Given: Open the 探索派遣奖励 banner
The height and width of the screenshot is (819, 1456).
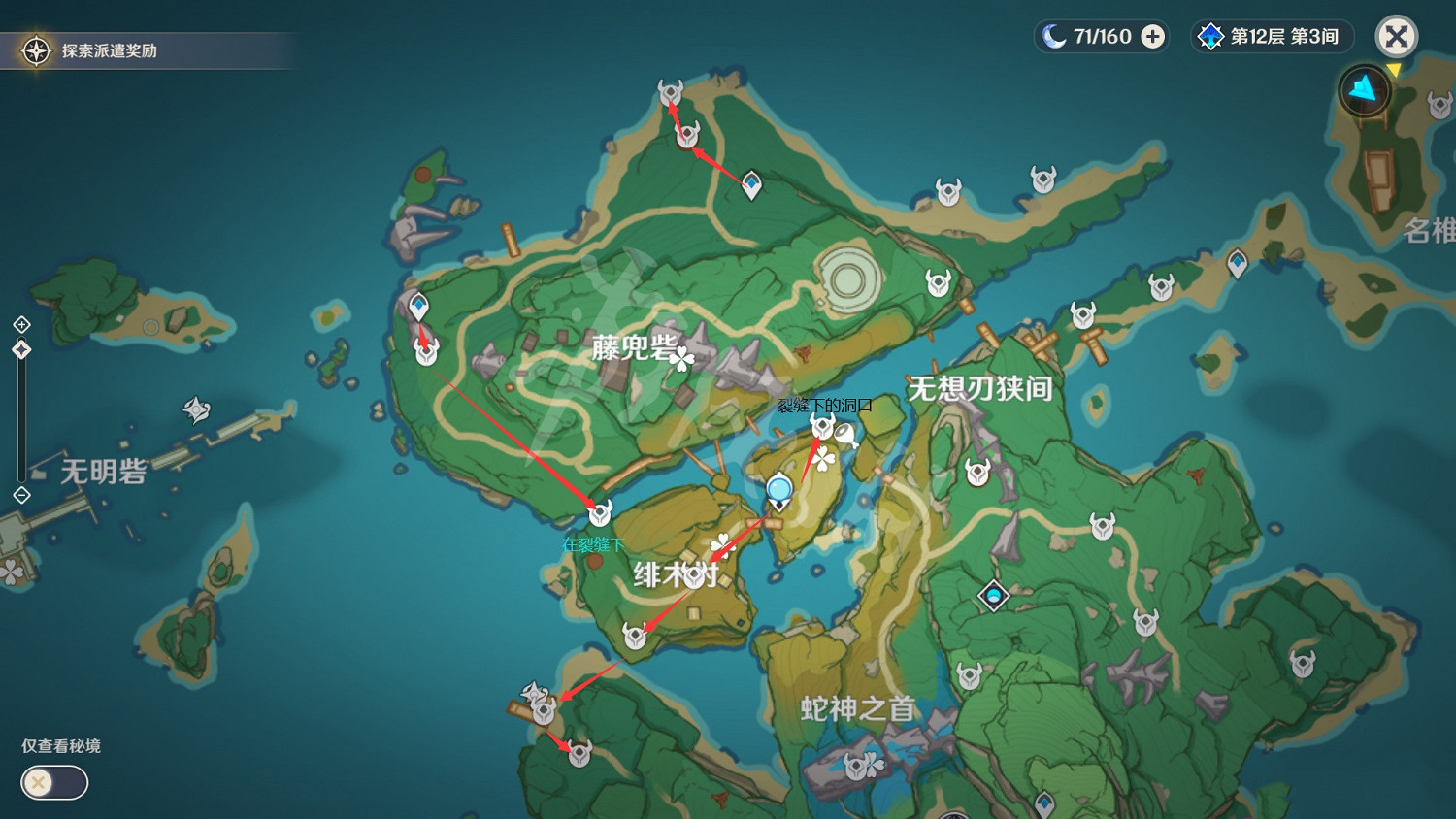Looking at the screenshot, I should 146,50.
